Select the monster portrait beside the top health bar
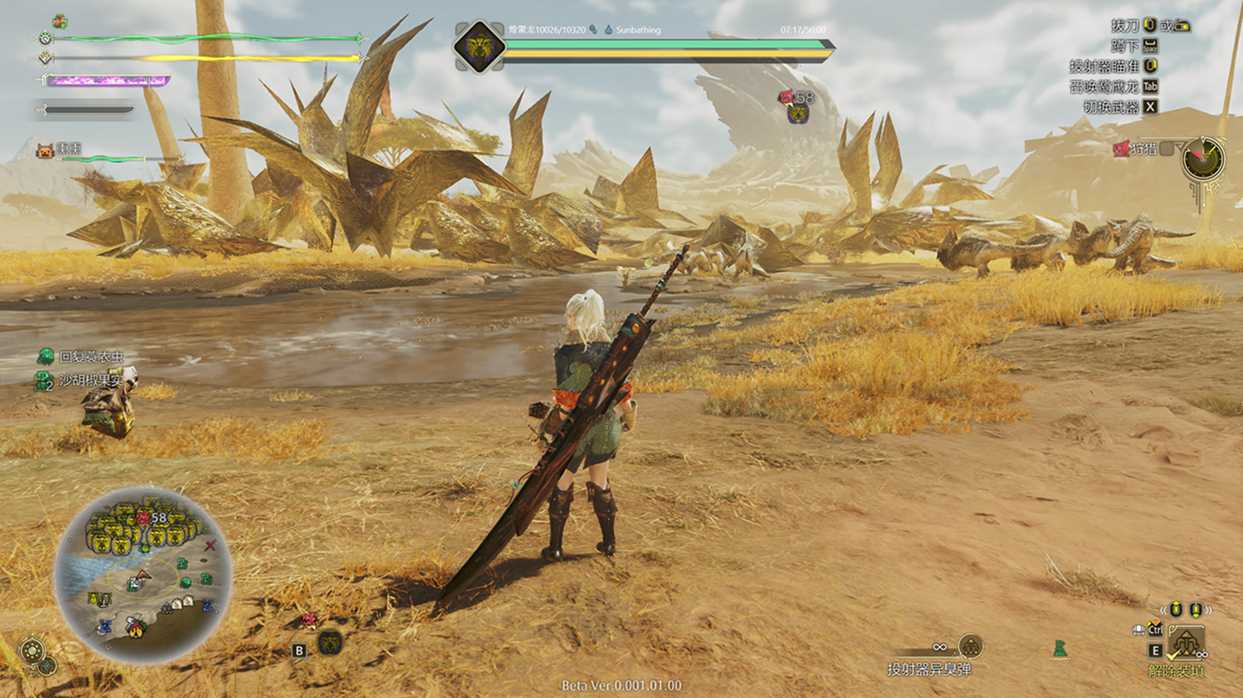Viewport: 1243px width, 698px height. 478,45
